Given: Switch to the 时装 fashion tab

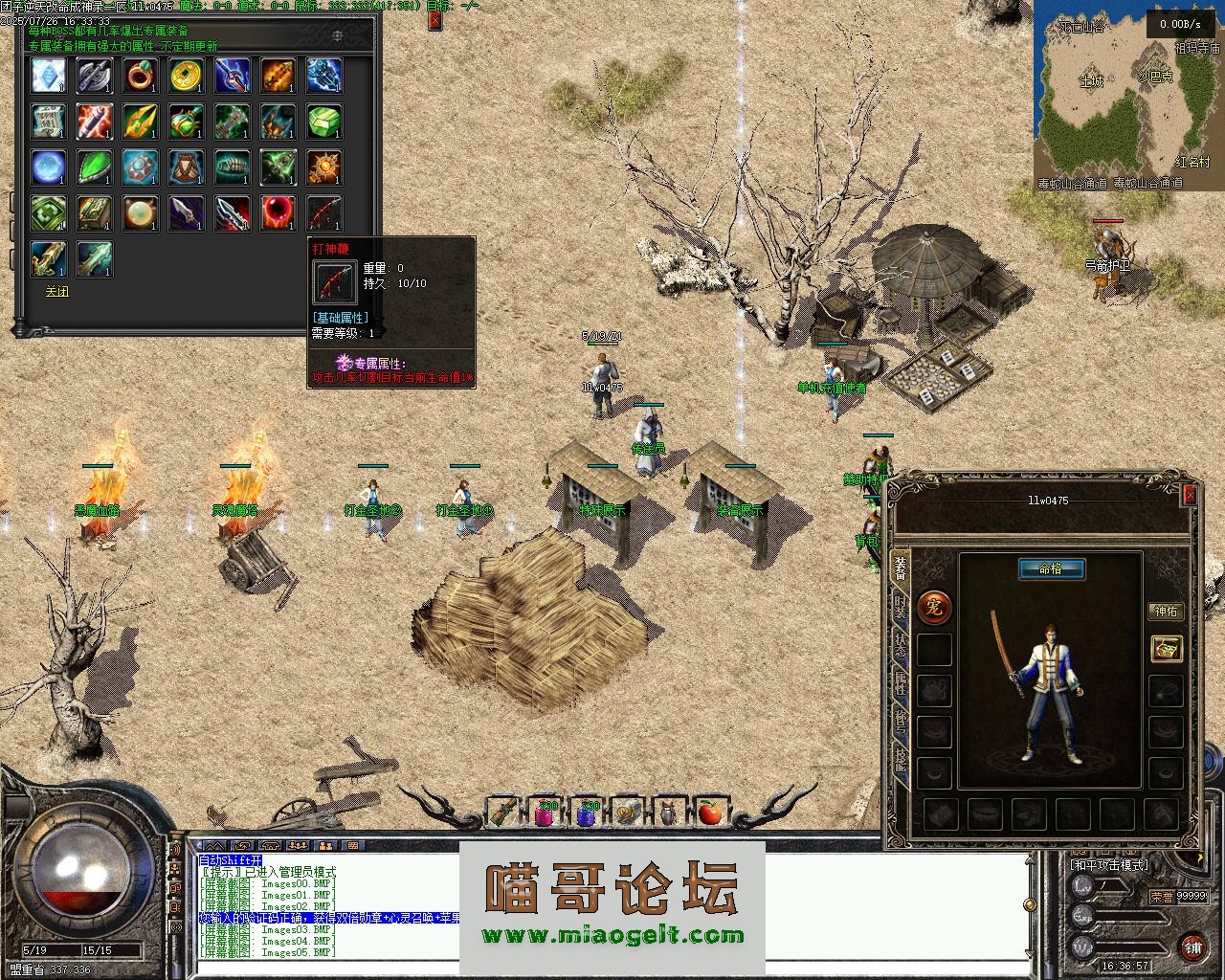Looking at the screenshot, I should tap(900, 606).
